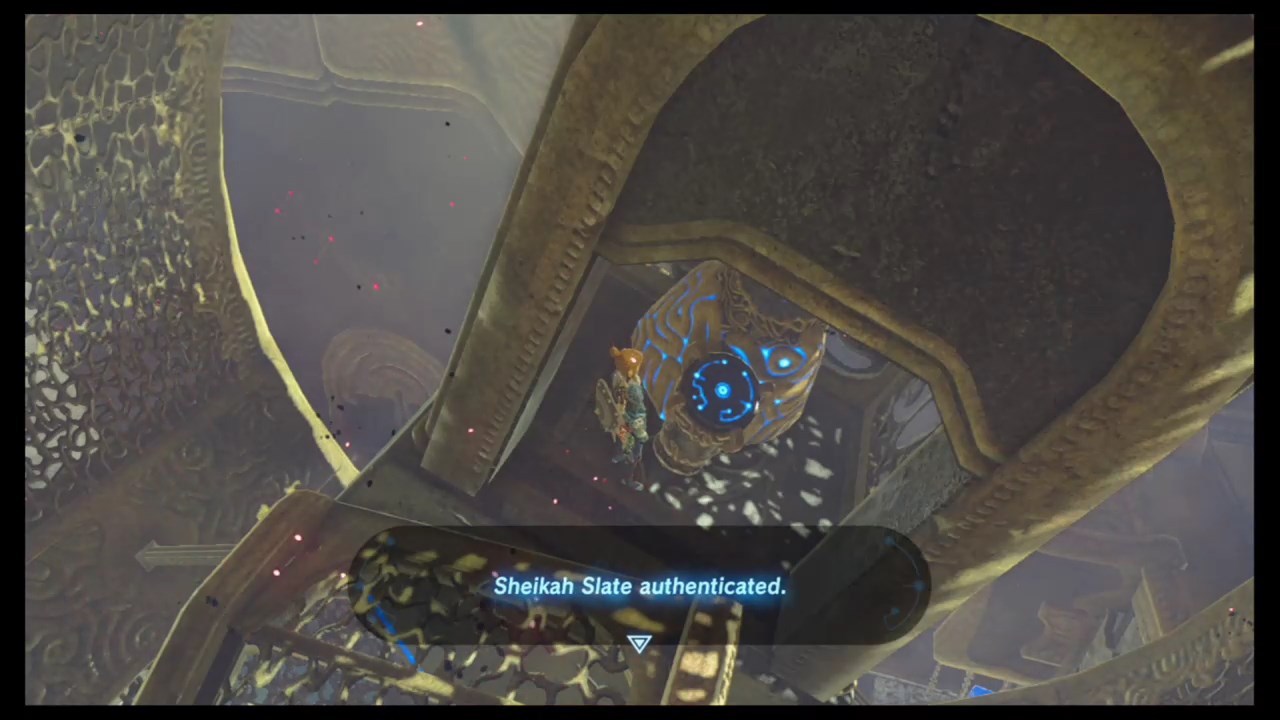Click the downward triangle to advance the dialog
This screenshot has height=720, width=1280.
pyautogui.click(x=639, y=645)
